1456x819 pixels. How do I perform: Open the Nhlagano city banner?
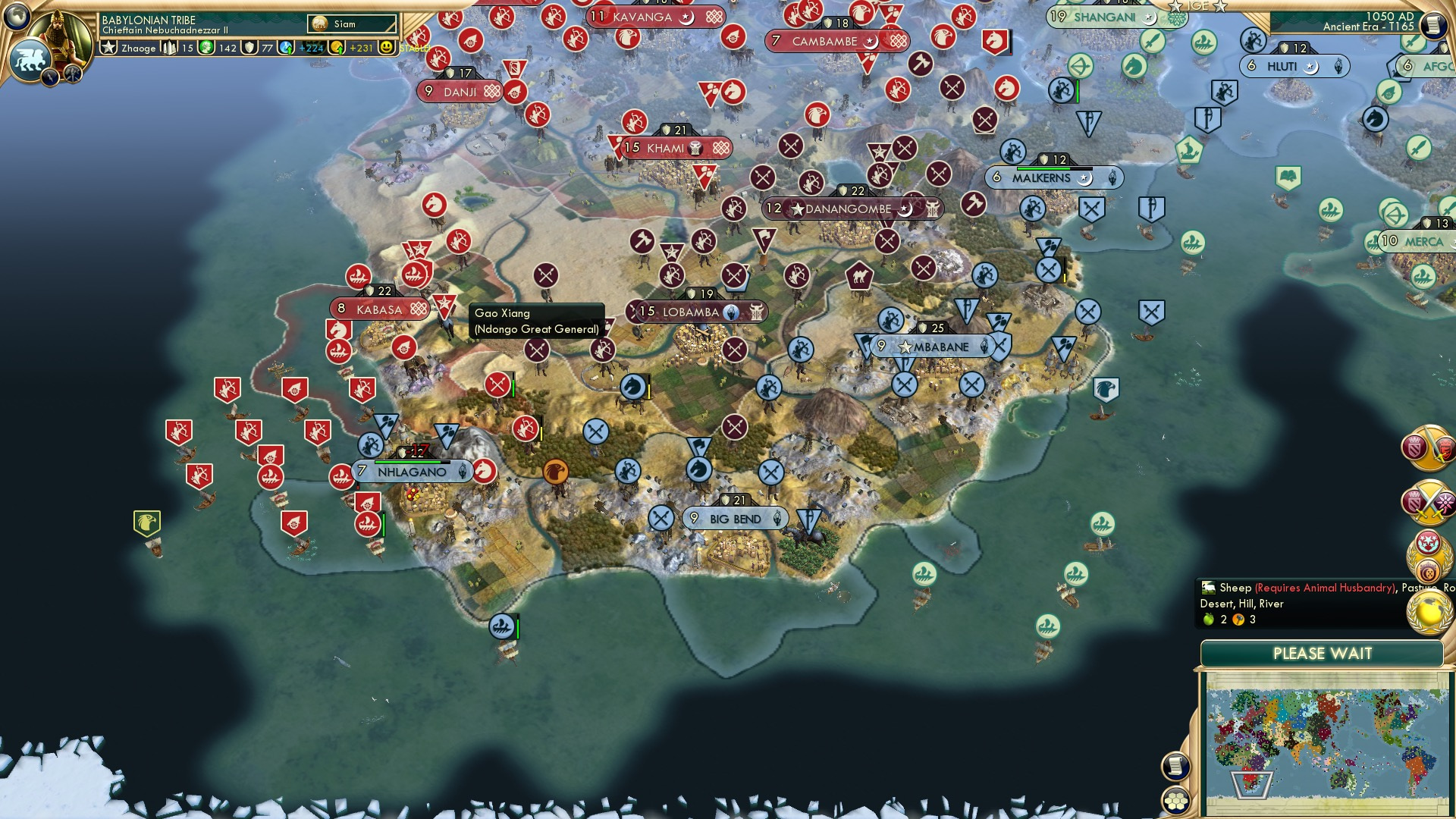tap(409, 471)
